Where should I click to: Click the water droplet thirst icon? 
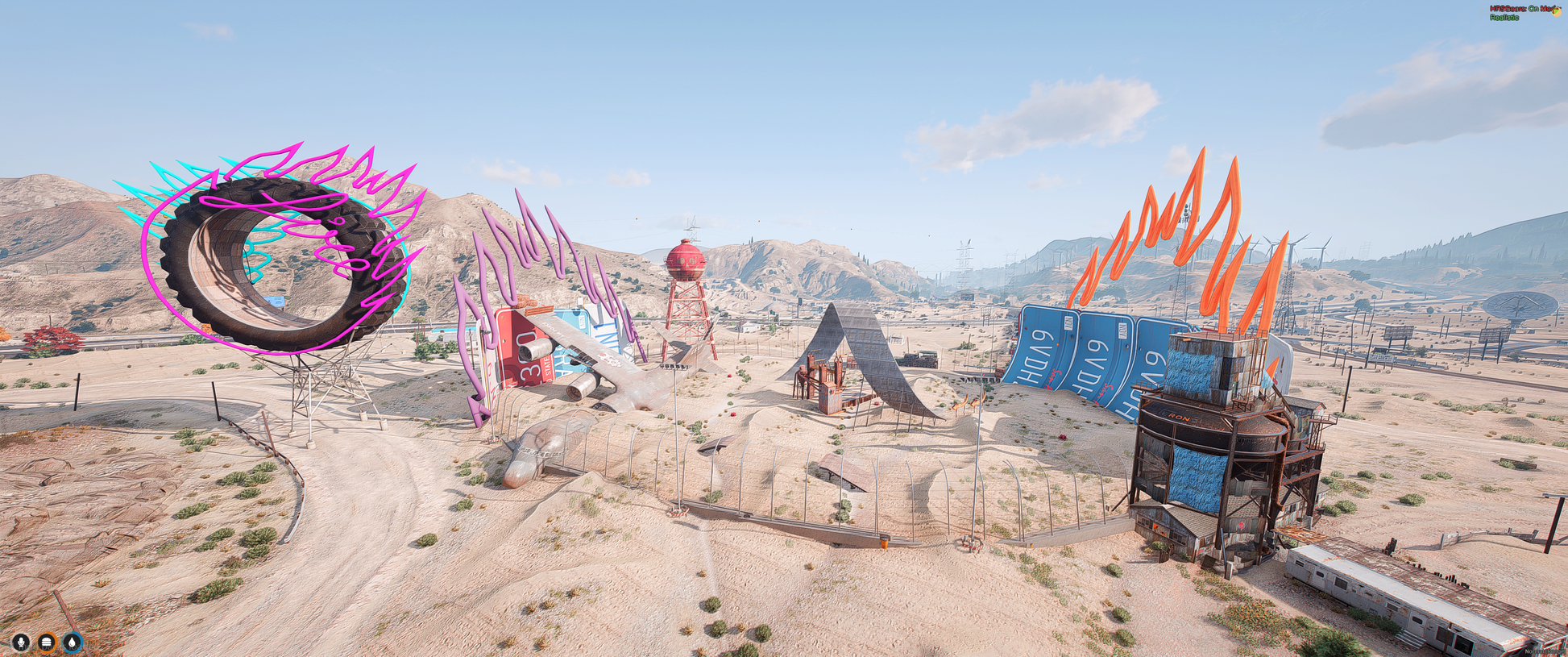73,642
